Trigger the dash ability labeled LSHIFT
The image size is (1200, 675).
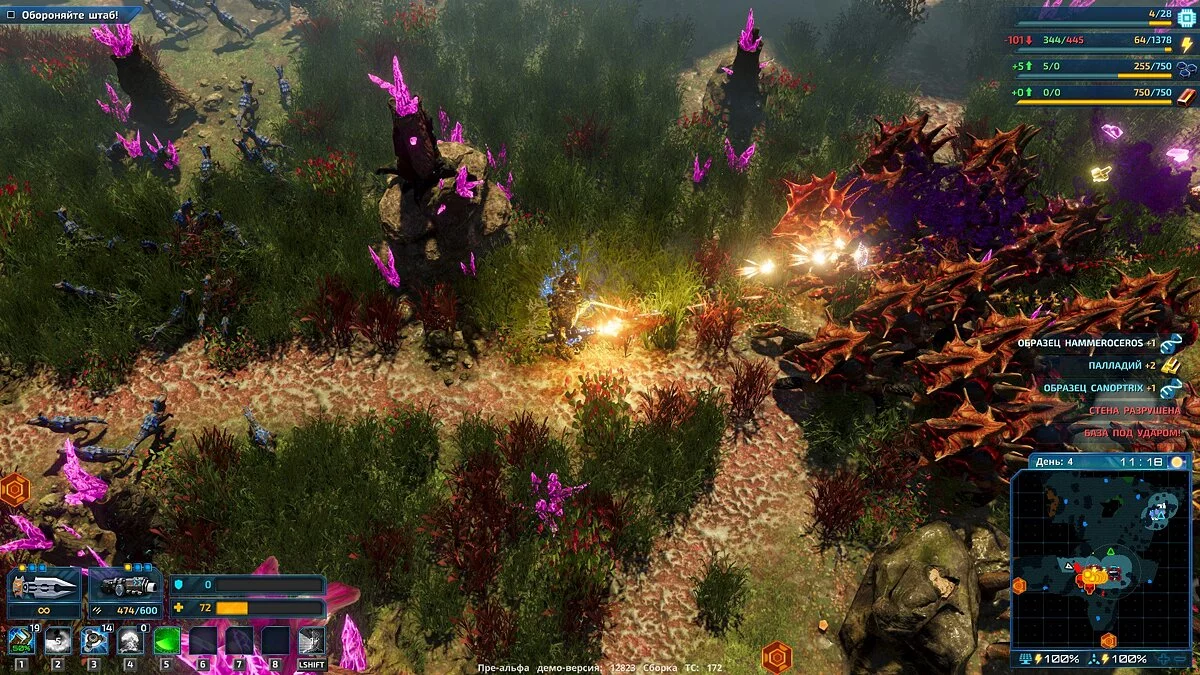pyautogui.click(x=311, y=641)
